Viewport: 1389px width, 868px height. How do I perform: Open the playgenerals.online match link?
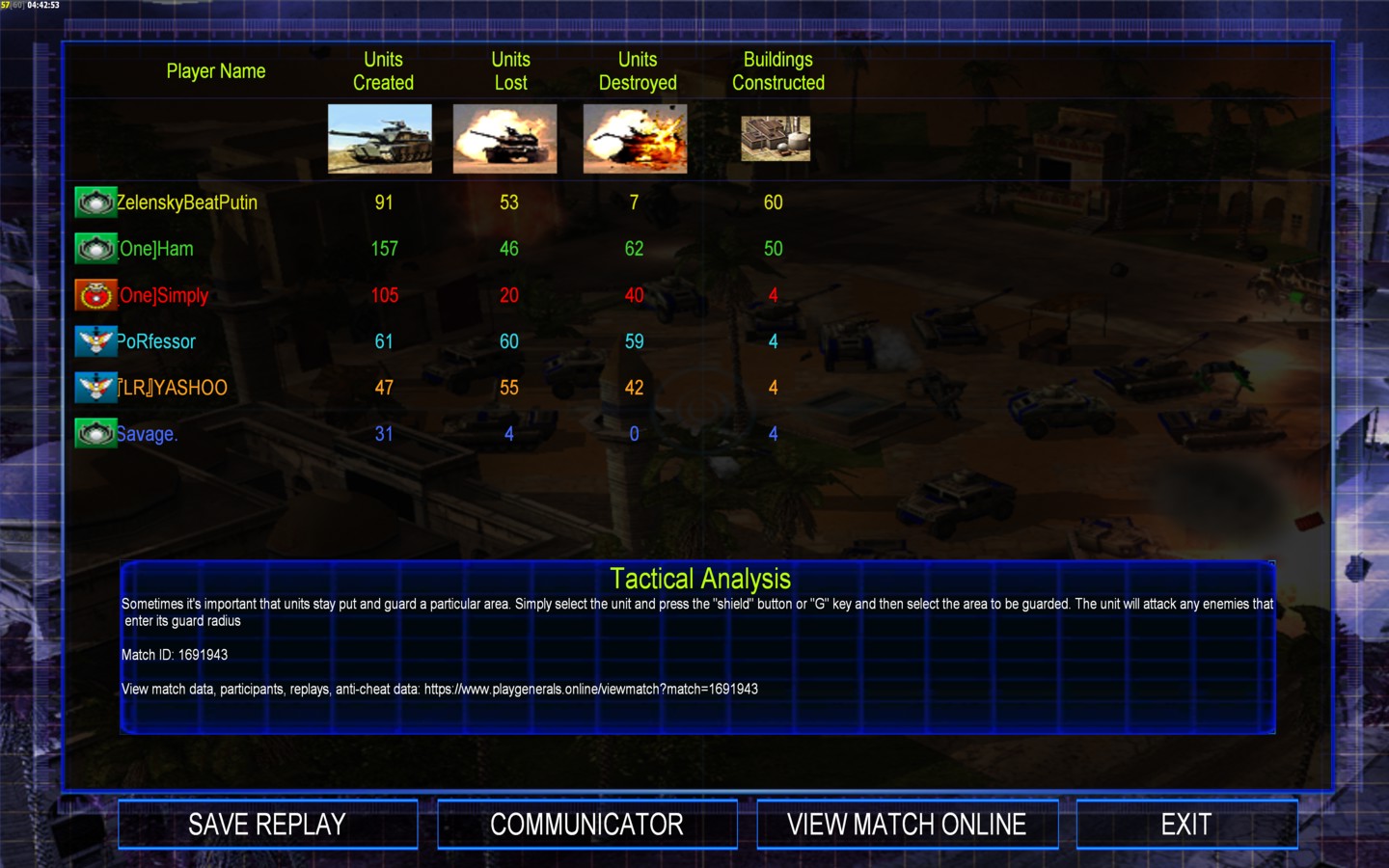590,690
